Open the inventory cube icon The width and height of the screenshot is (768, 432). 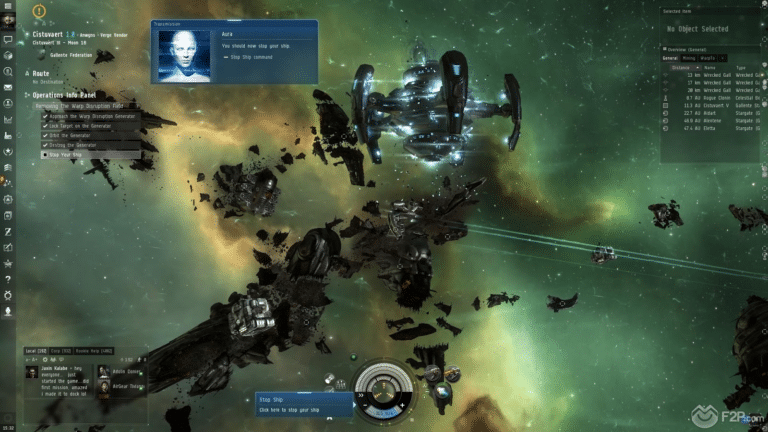pyautogui.click(x=8, y=56)
